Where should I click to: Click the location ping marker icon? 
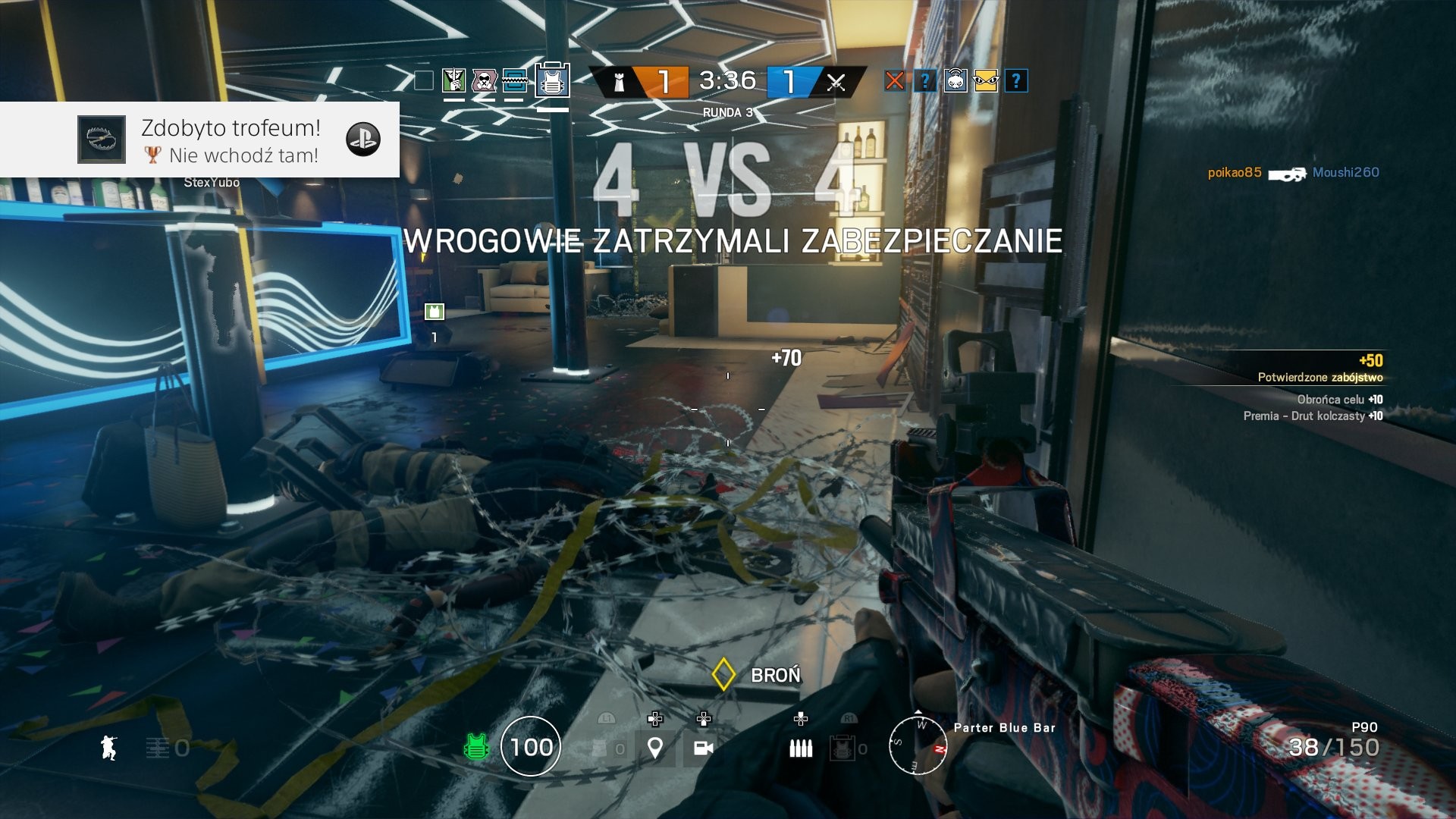(655, 748)
